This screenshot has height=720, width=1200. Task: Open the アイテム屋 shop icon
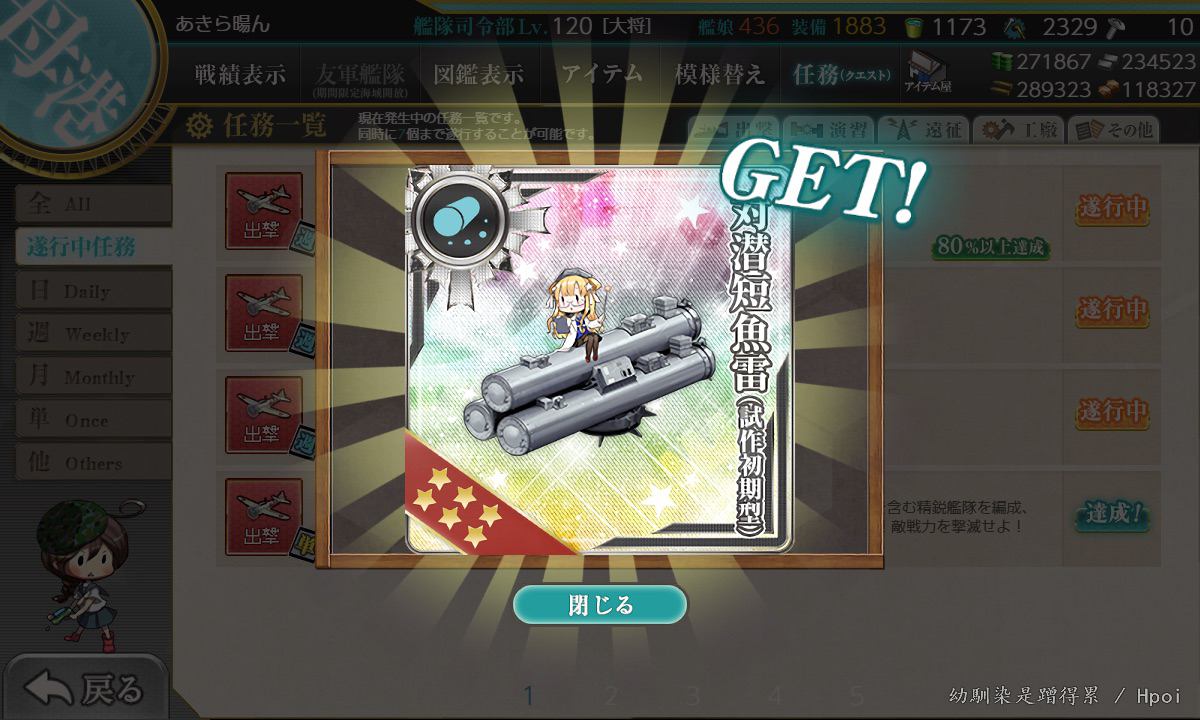(x=927, y=72)
